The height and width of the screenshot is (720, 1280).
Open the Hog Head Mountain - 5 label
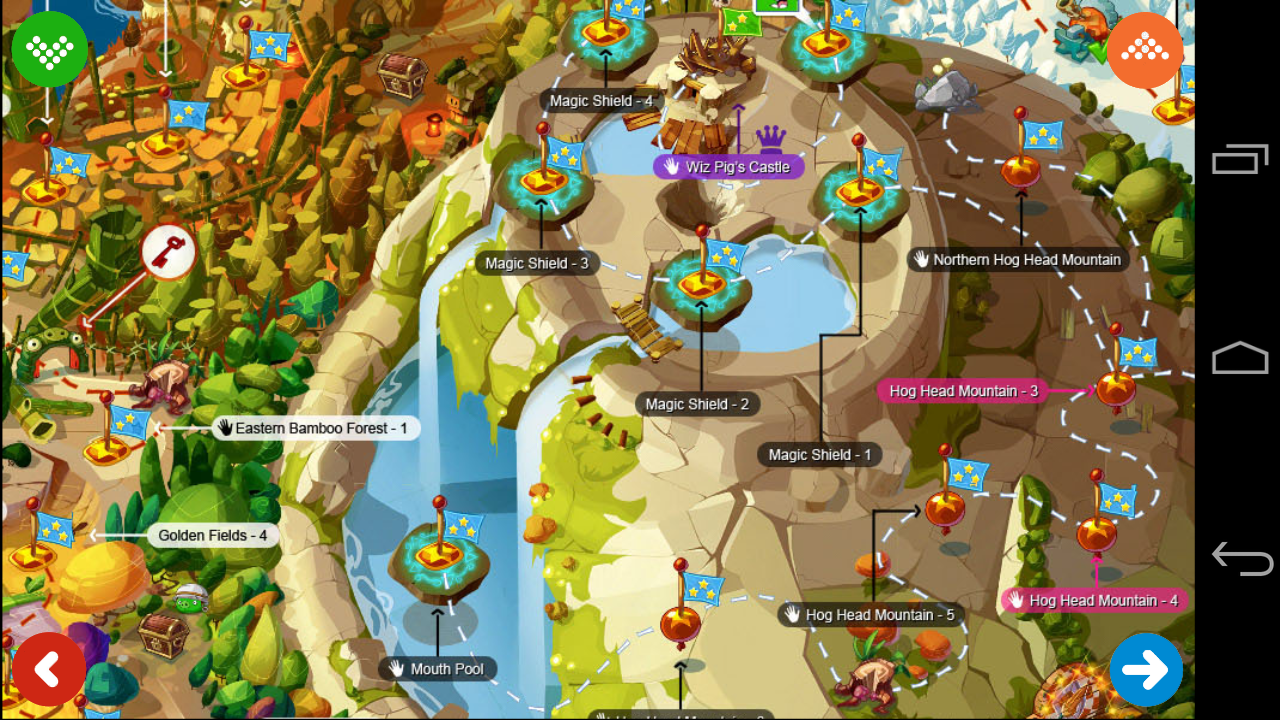coord(870,615)
